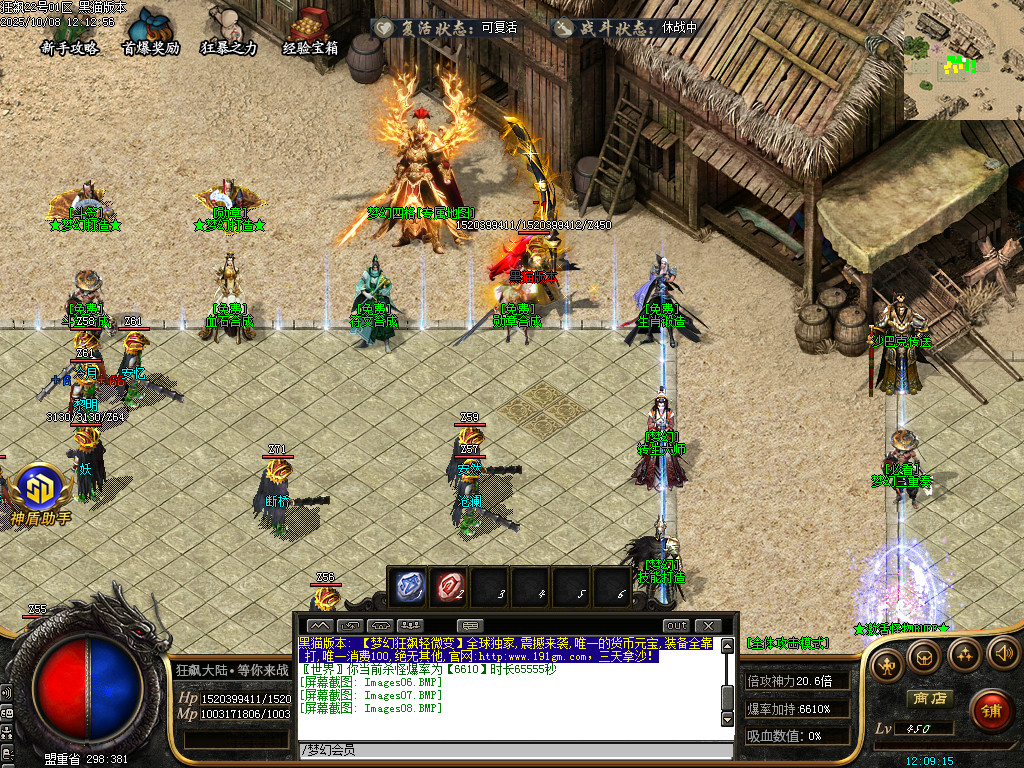Screen dimensions: 1024x768
Task: Close the chat panel with the X button
Action: [x=707, y=626]
